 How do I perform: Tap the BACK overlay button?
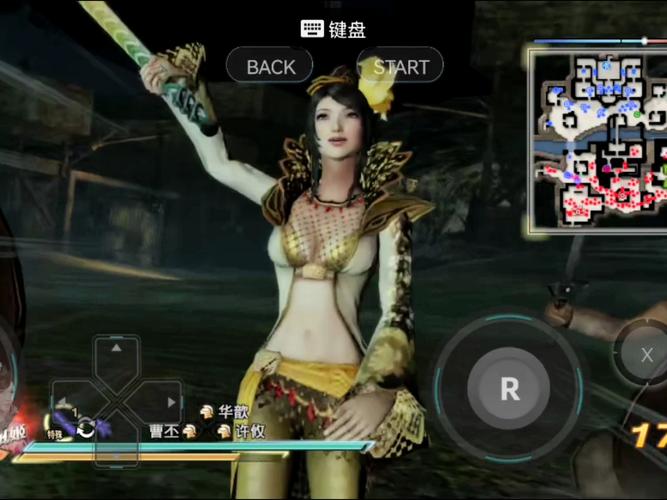point(271,67)
